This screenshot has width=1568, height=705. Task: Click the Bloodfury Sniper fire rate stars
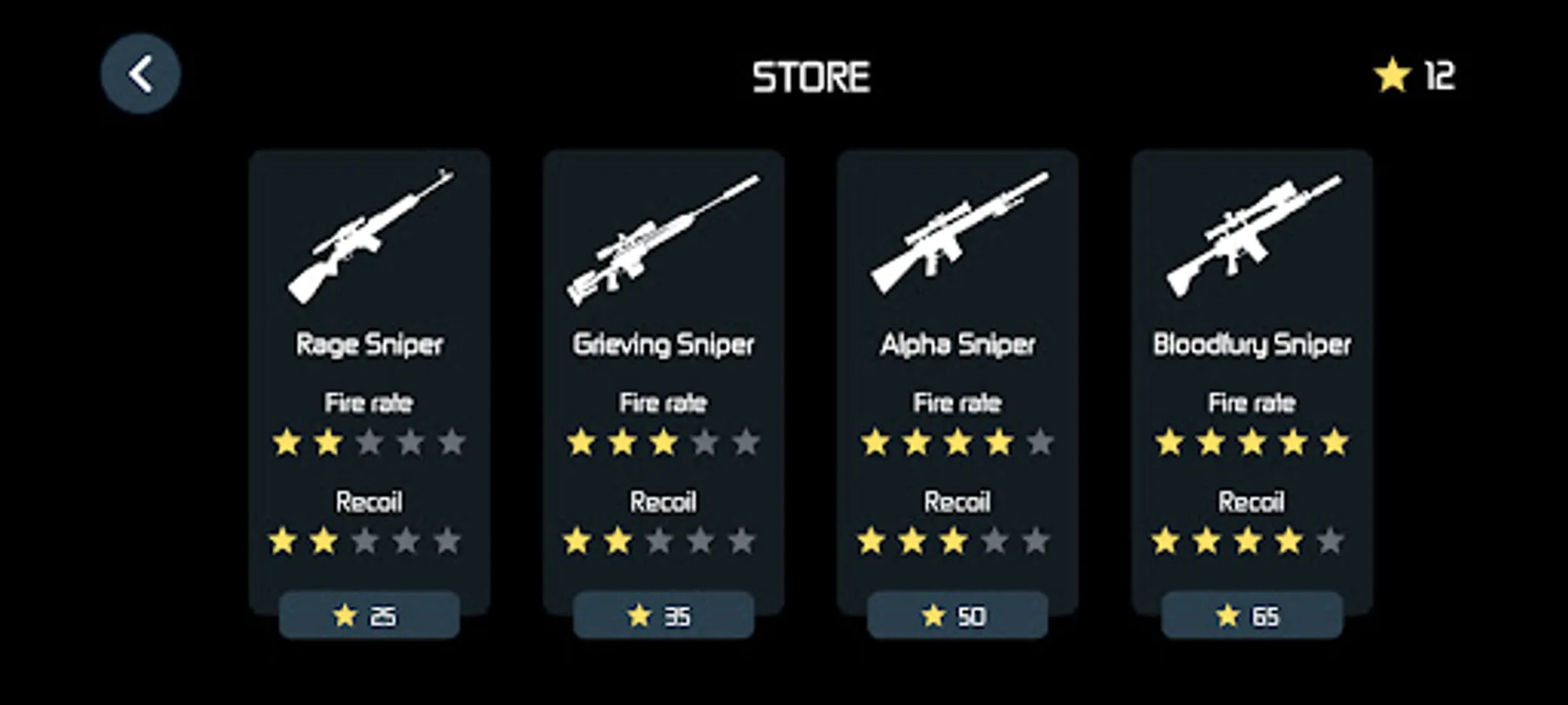(x=1250, y=443)
